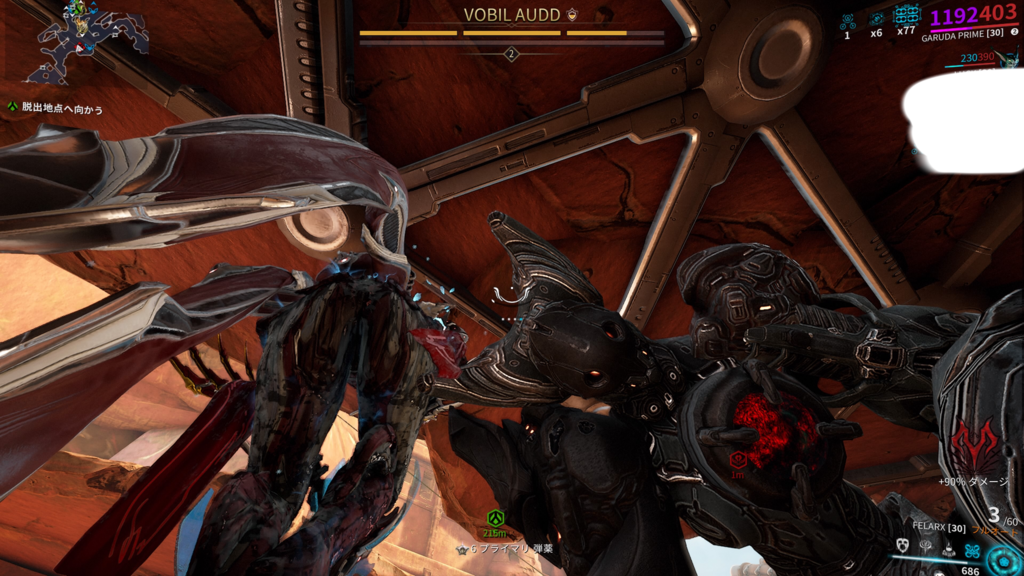The height and width of the screenshot is (576, 1024).
Task: Activate the highlighted blue fourth ability icon
Action: (x=971, y=549)
